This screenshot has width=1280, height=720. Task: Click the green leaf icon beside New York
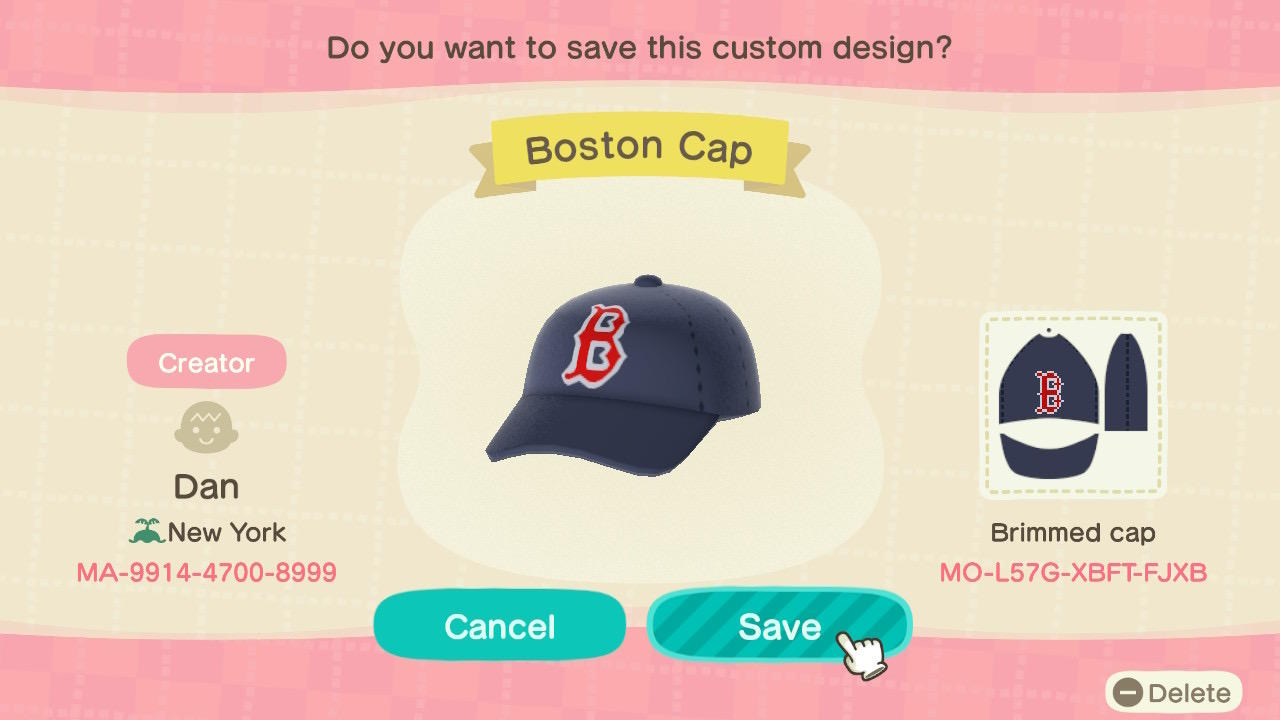(149, 533)
